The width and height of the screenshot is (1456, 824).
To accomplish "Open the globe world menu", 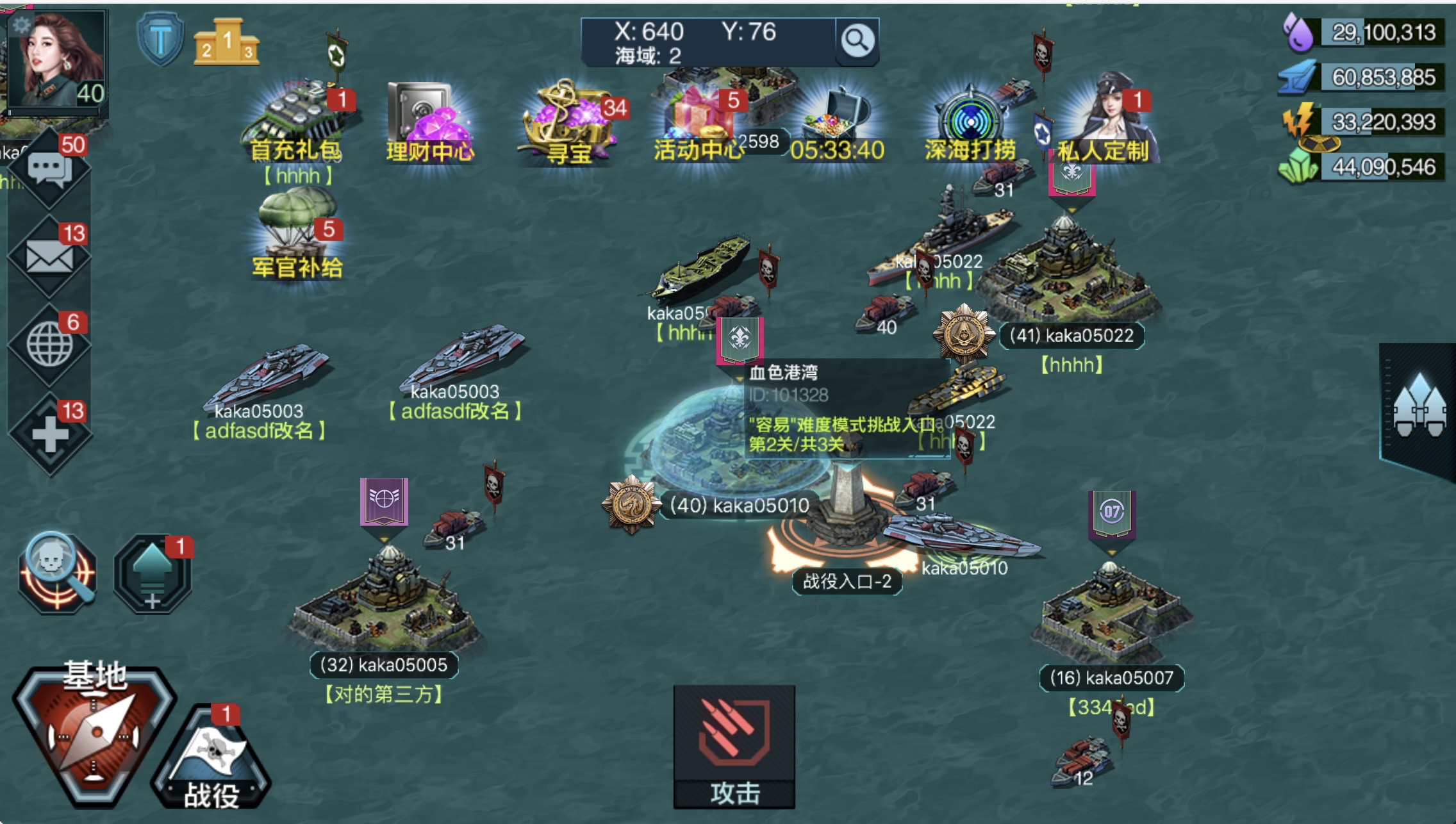I will 50,345.
